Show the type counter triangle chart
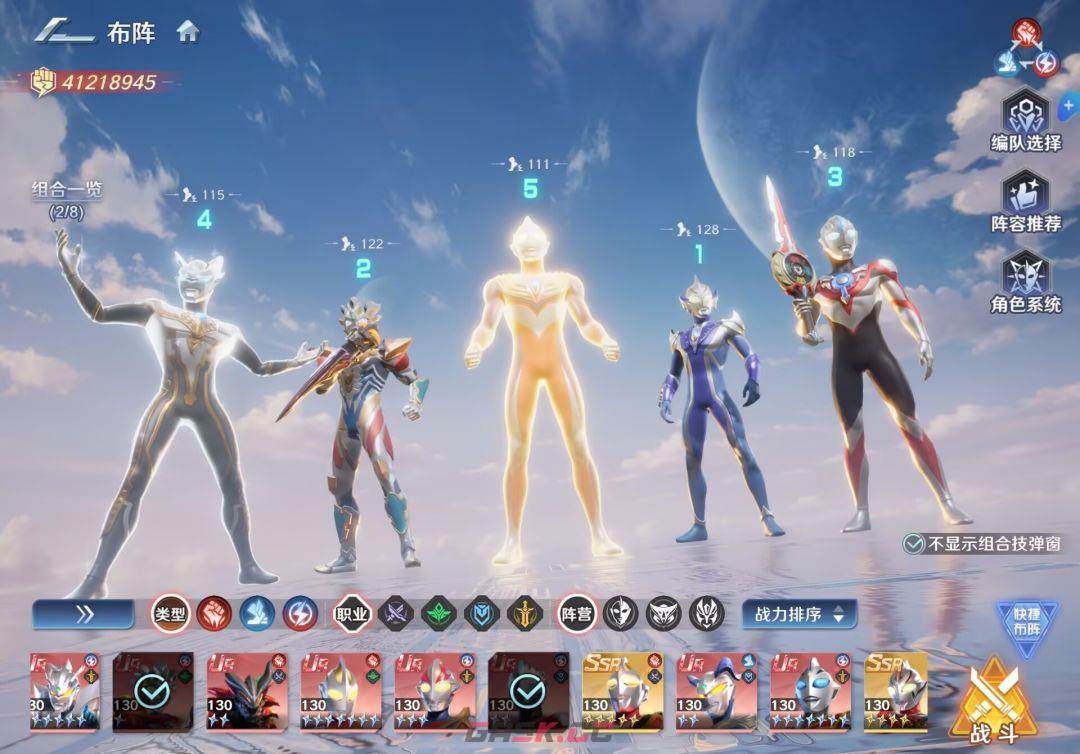1080x754 pixels. click(1026, 49)
